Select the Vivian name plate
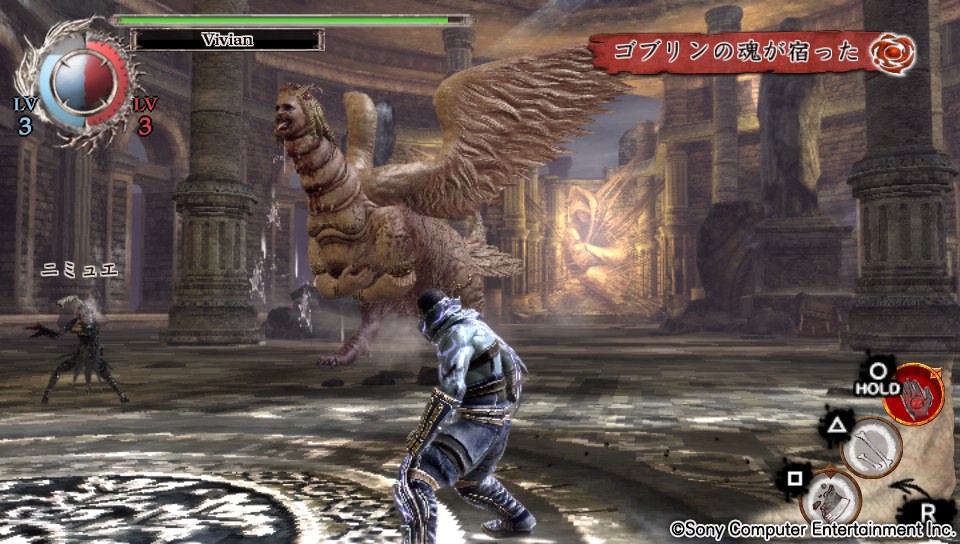 228,40
